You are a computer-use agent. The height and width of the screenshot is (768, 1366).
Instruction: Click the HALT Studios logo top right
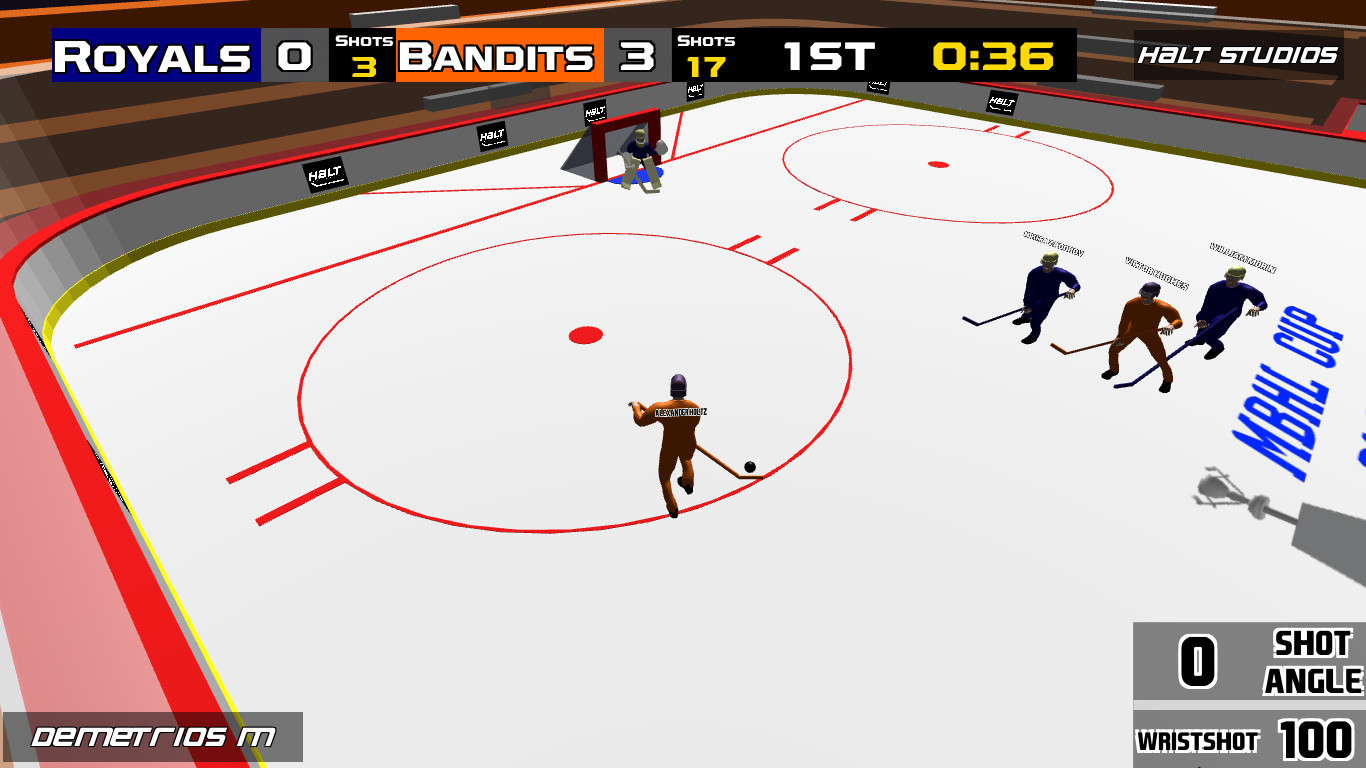pos(1240,56)
